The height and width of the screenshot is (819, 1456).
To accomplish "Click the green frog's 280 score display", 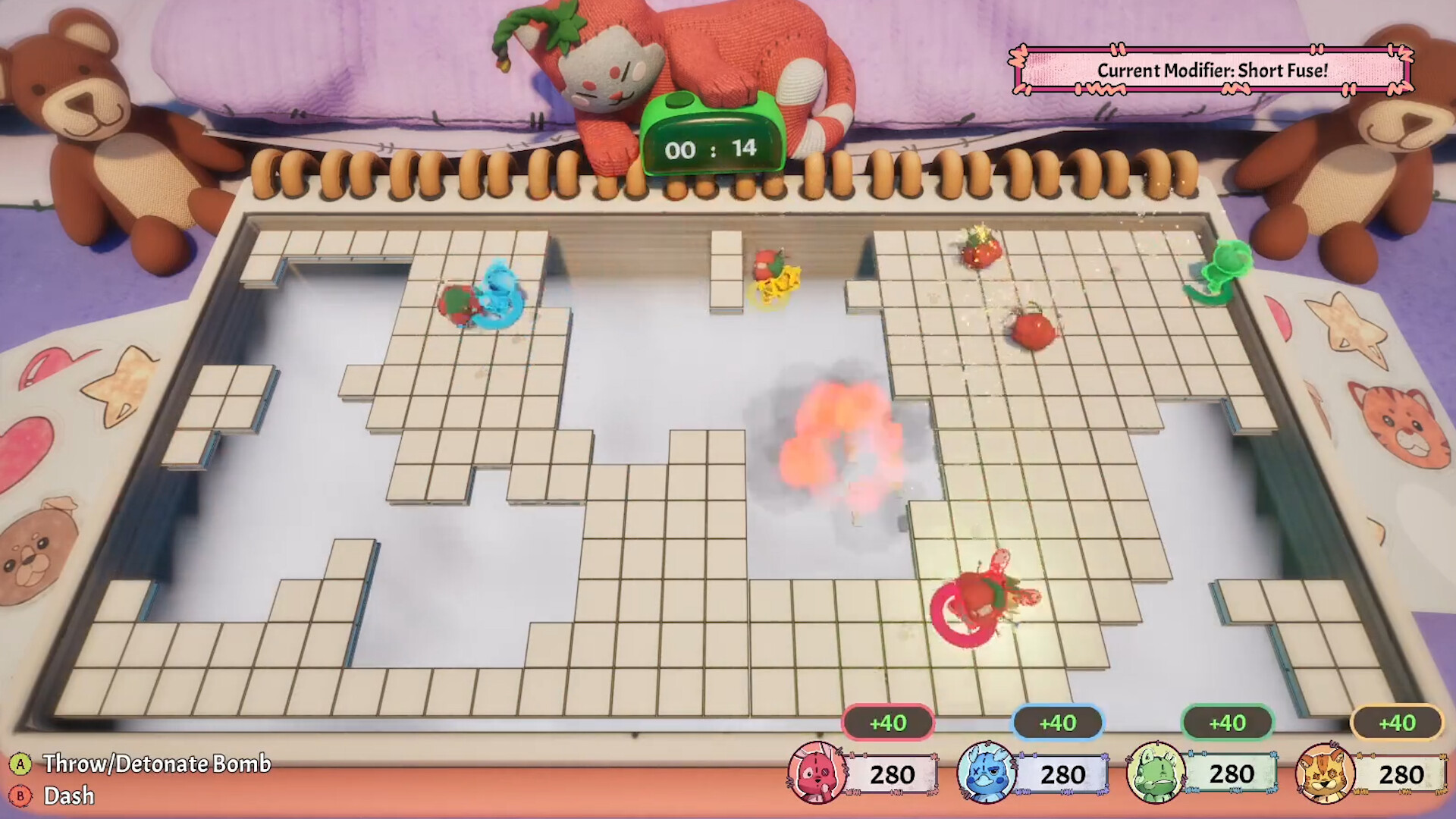I will point(1232,773).
